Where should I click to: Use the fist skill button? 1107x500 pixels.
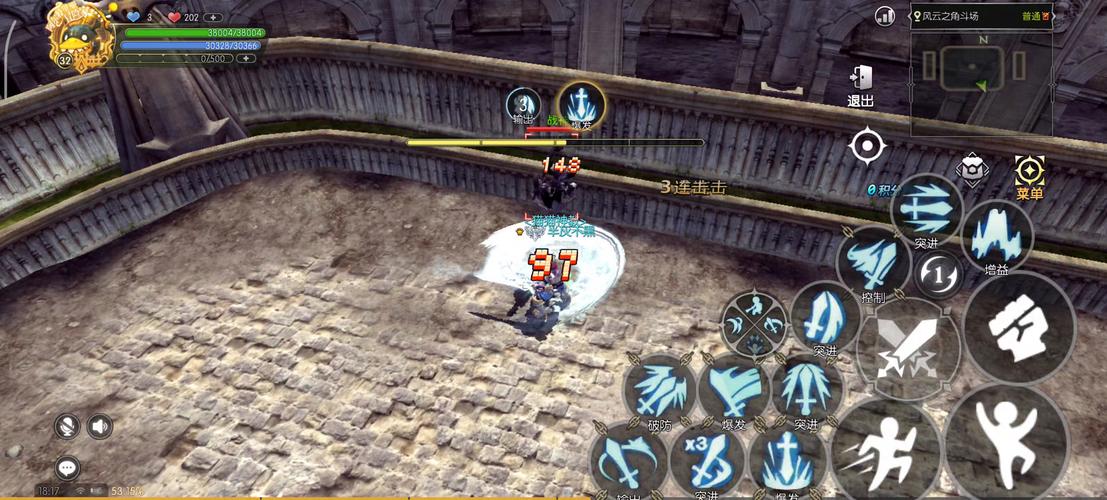[1019, 328]
